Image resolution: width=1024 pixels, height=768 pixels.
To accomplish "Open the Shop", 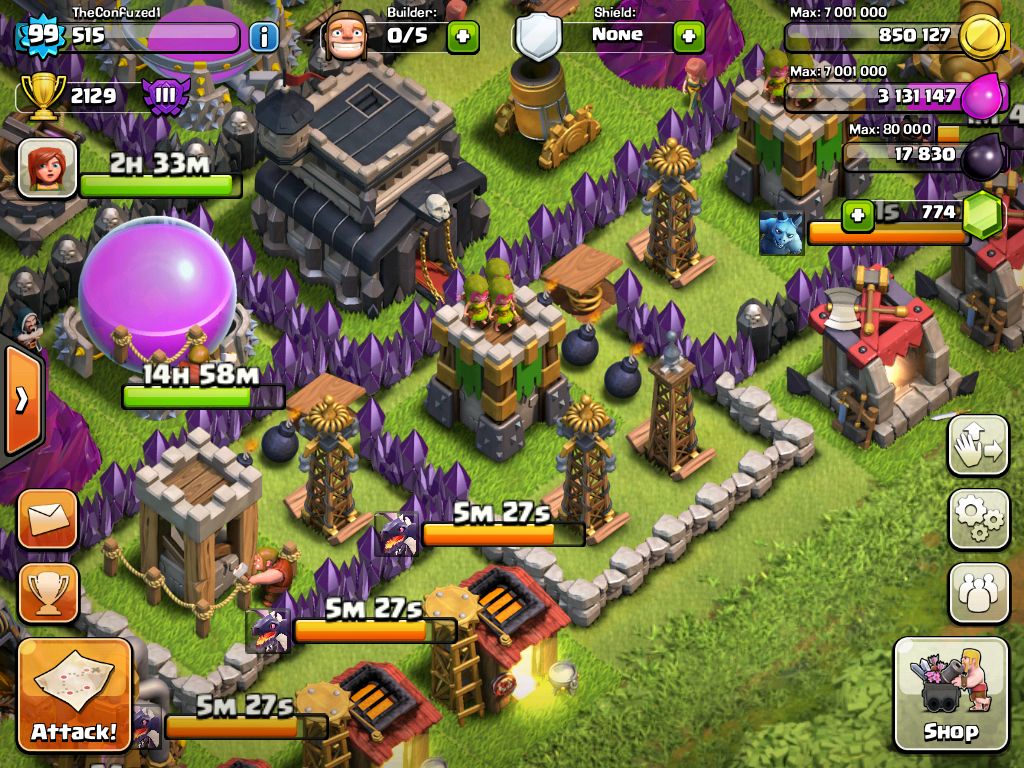I will click(950, 693).
